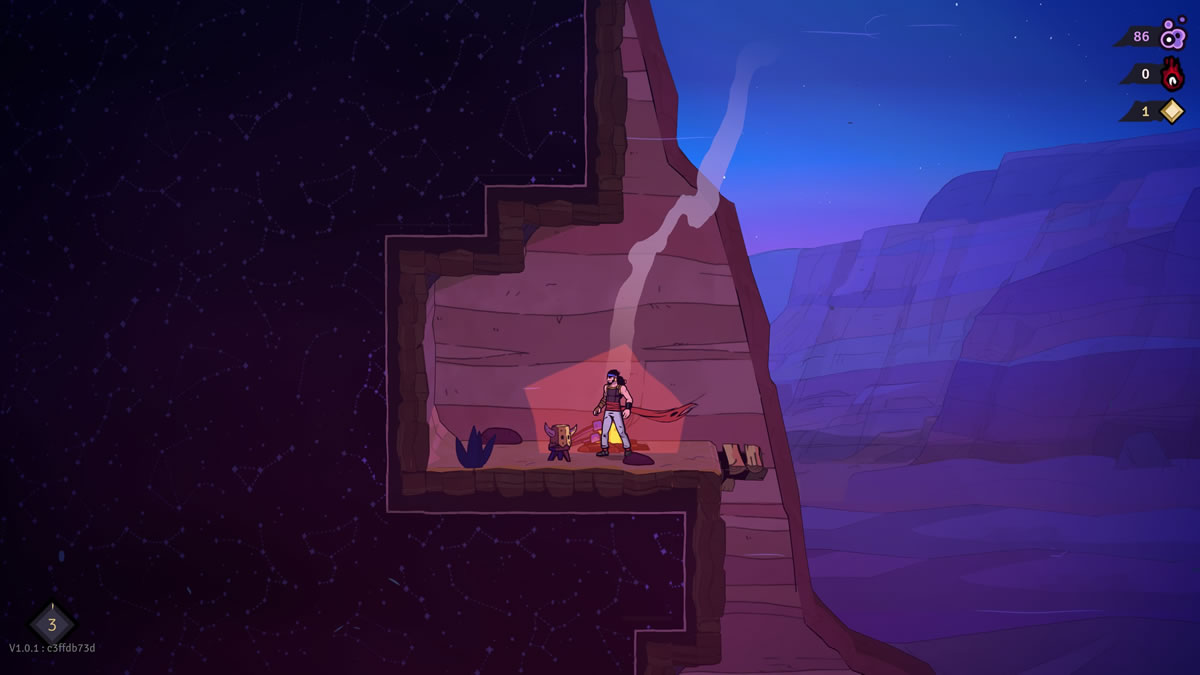Select the diamond badge numbered 3
Screen dimensions: 1200x675
pyautogui.click(x=52, y=624)
